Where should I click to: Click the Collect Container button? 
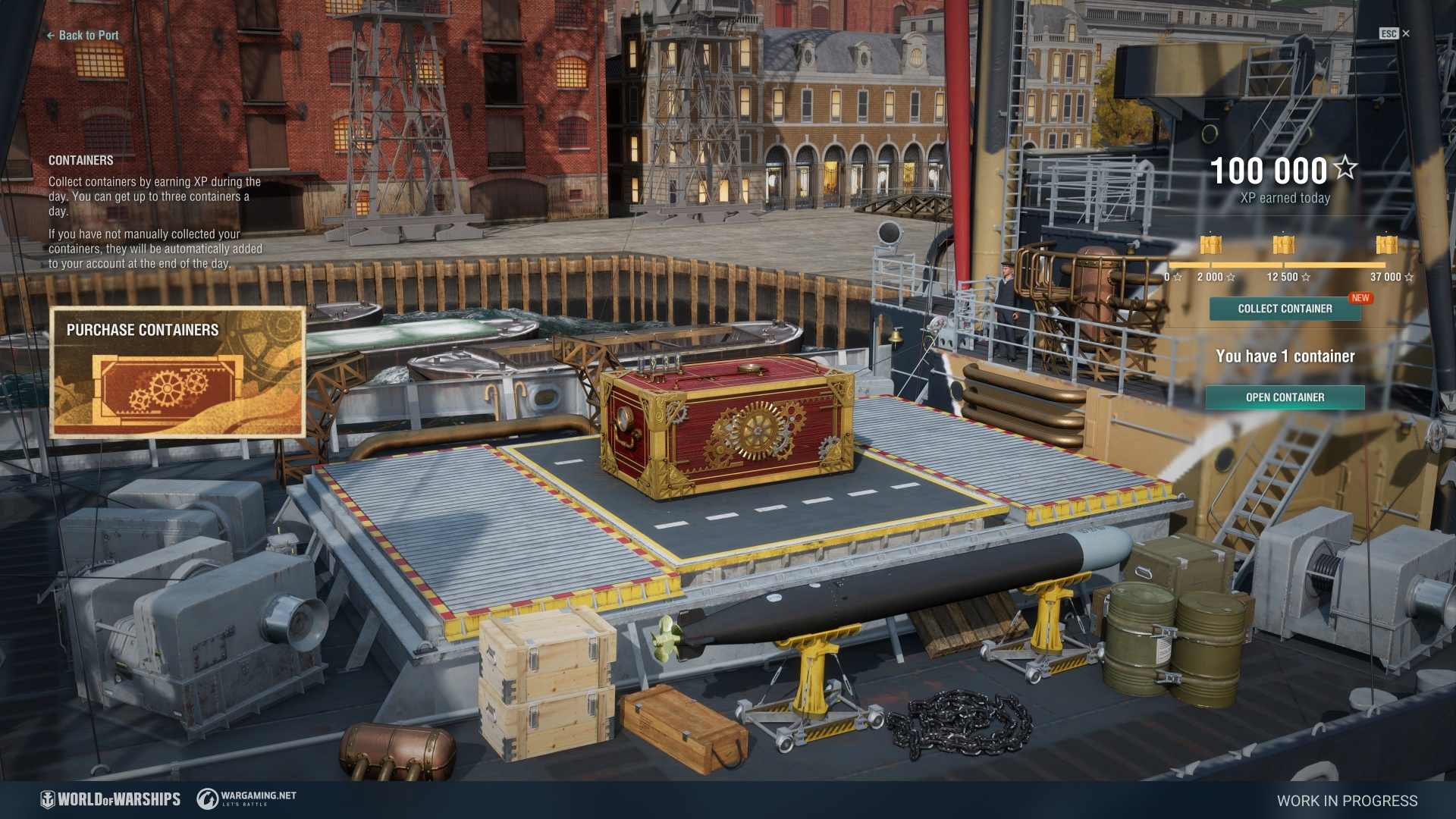1285,309
